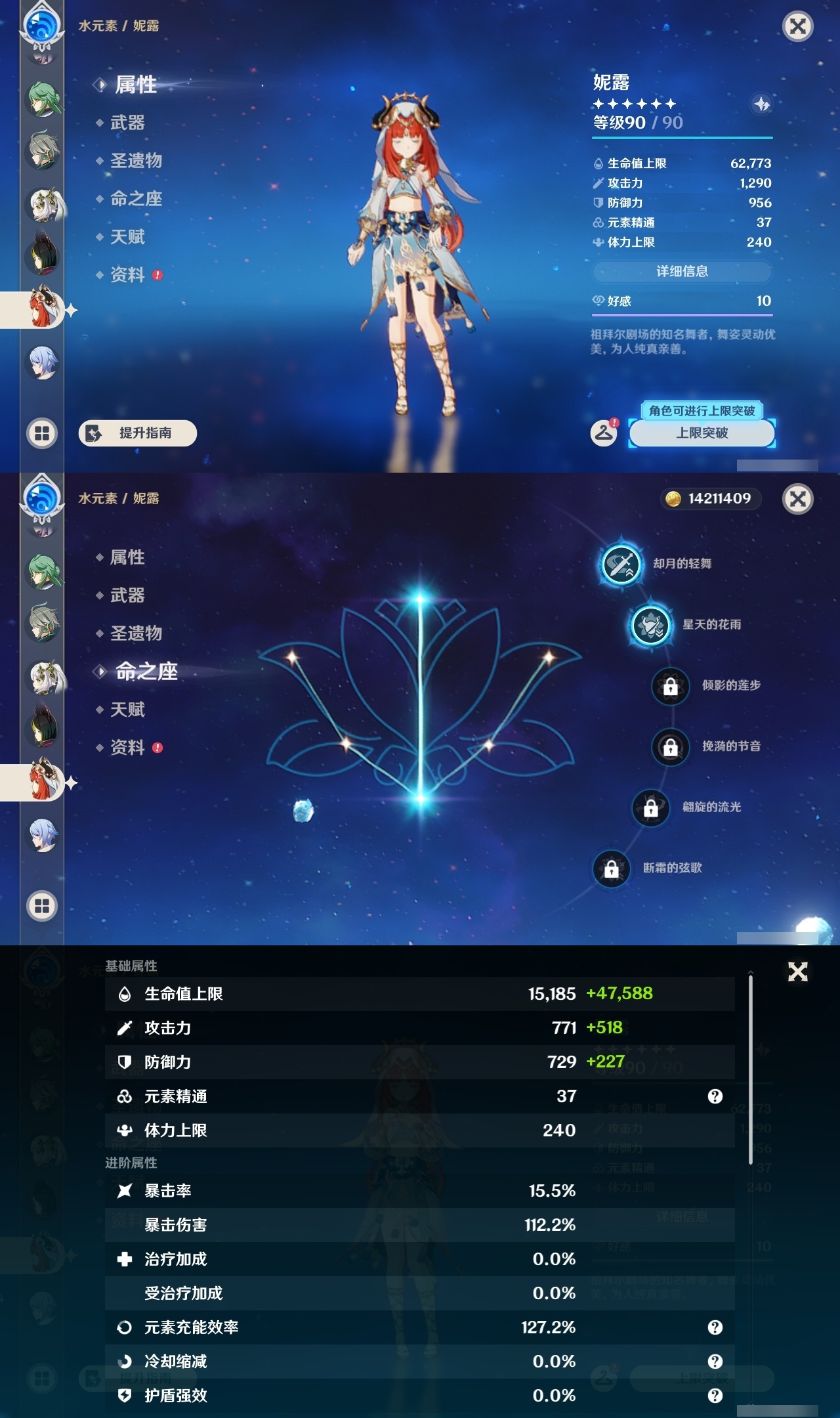The width and height of the screenshot is (840, 1418).
Task: Expand 详细信息 to view detailed stats
Action: coord(682,271)
